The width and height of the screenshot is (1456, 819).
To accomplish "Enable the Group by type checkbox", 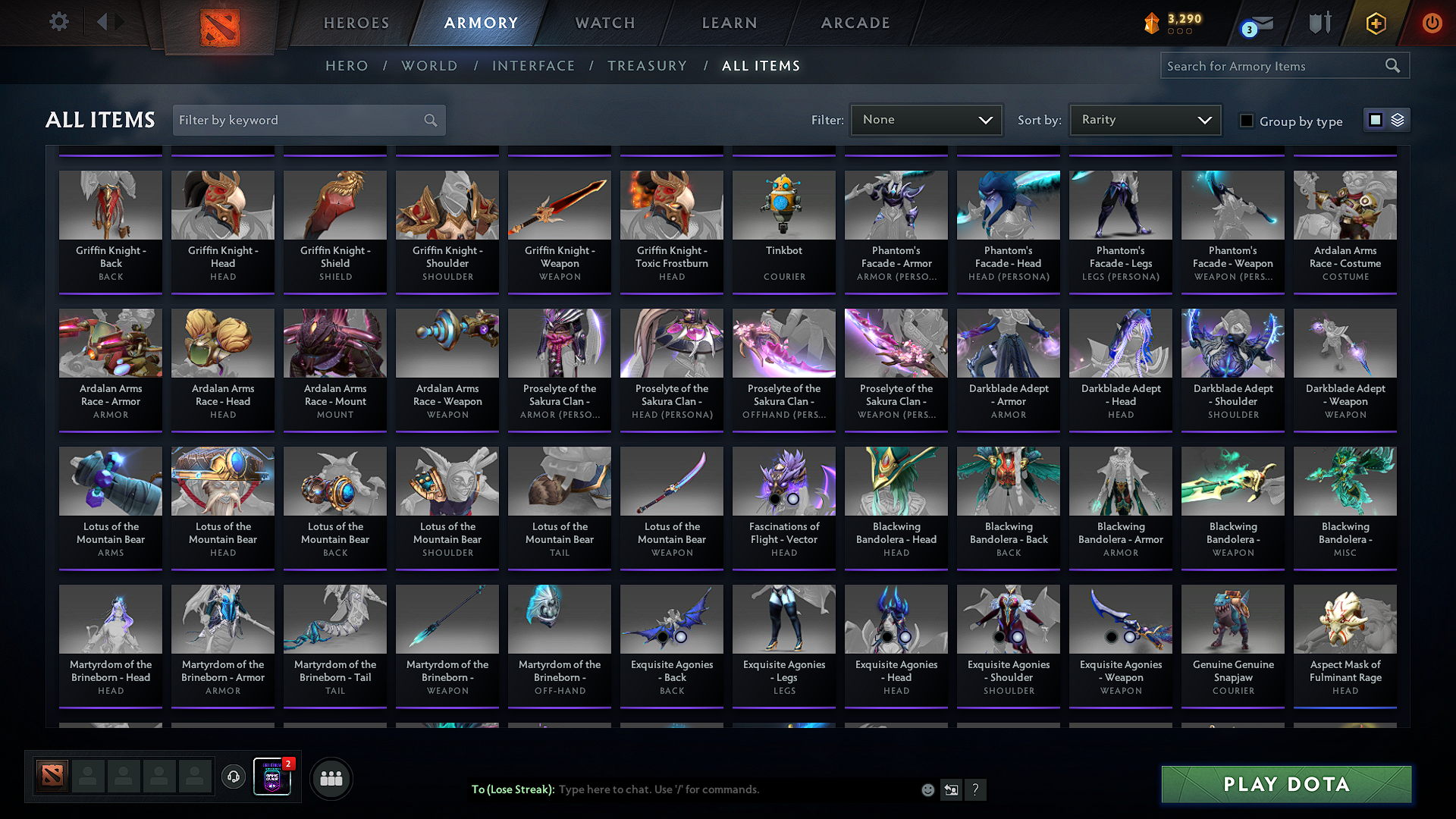I will (1247, 121).
